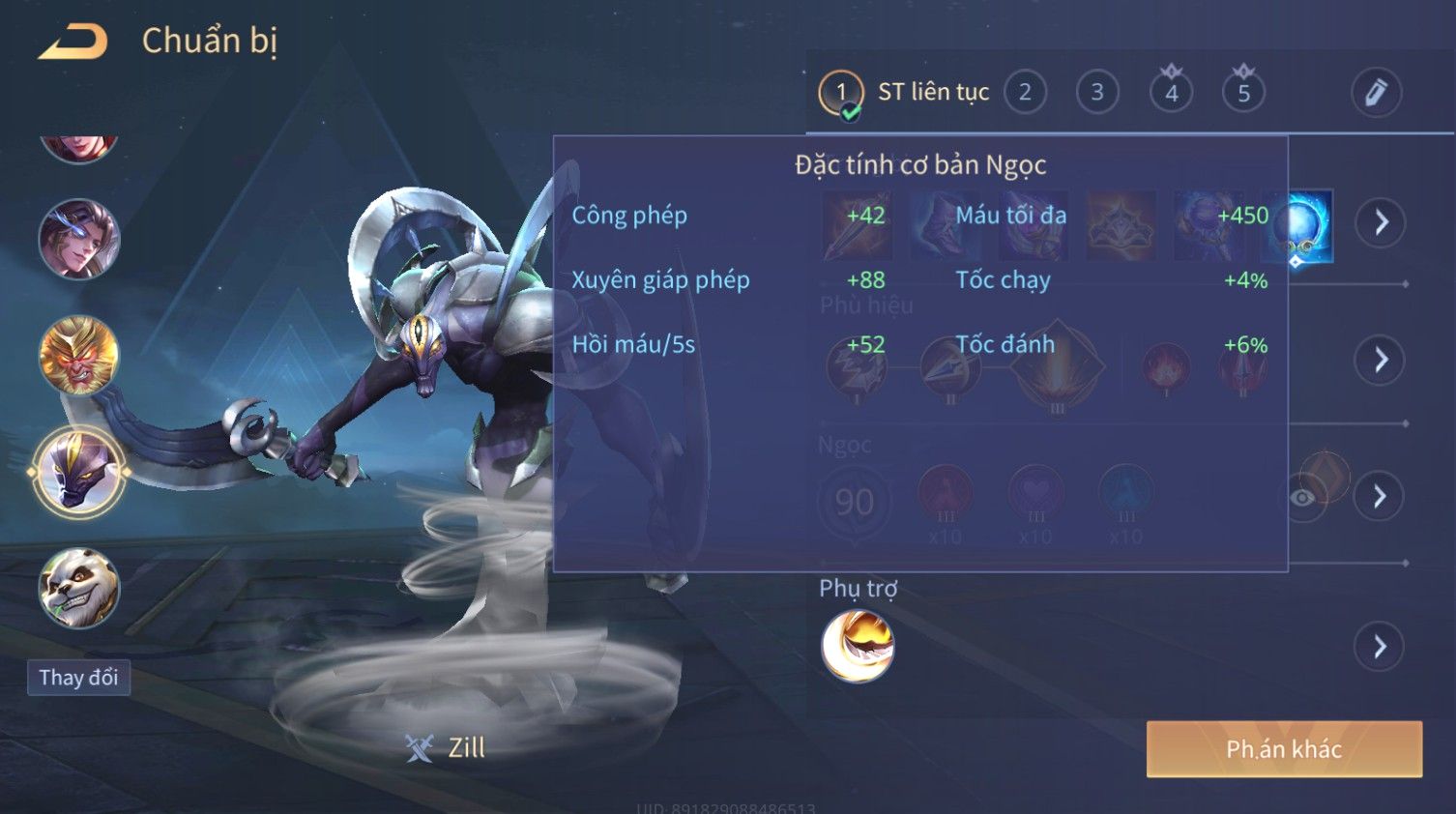Switch to loadout preset 4
The image size is (1456, 814).
(1171, 93)
